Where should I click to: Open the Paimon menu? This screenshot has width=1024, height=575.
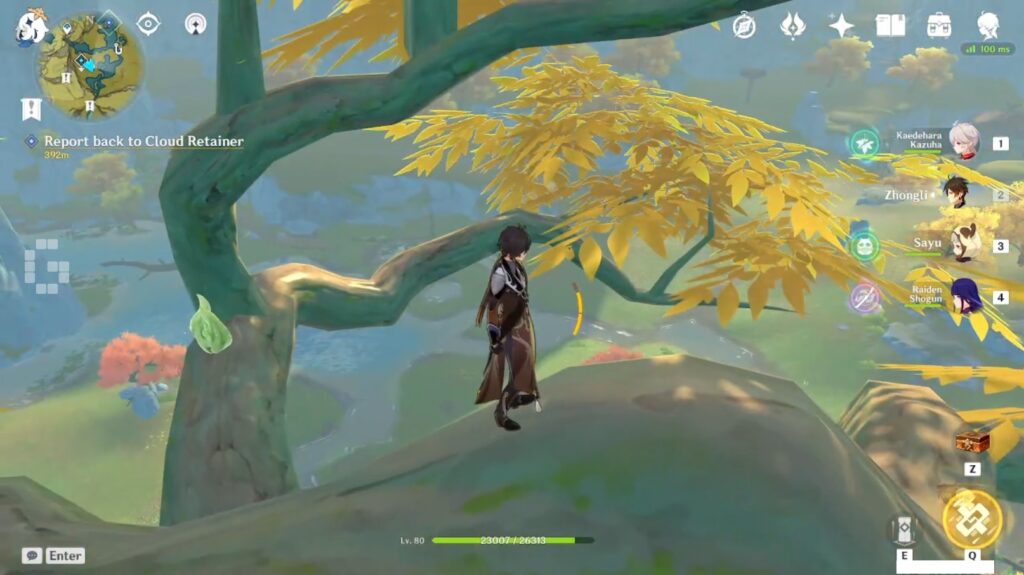pos(30,26)
